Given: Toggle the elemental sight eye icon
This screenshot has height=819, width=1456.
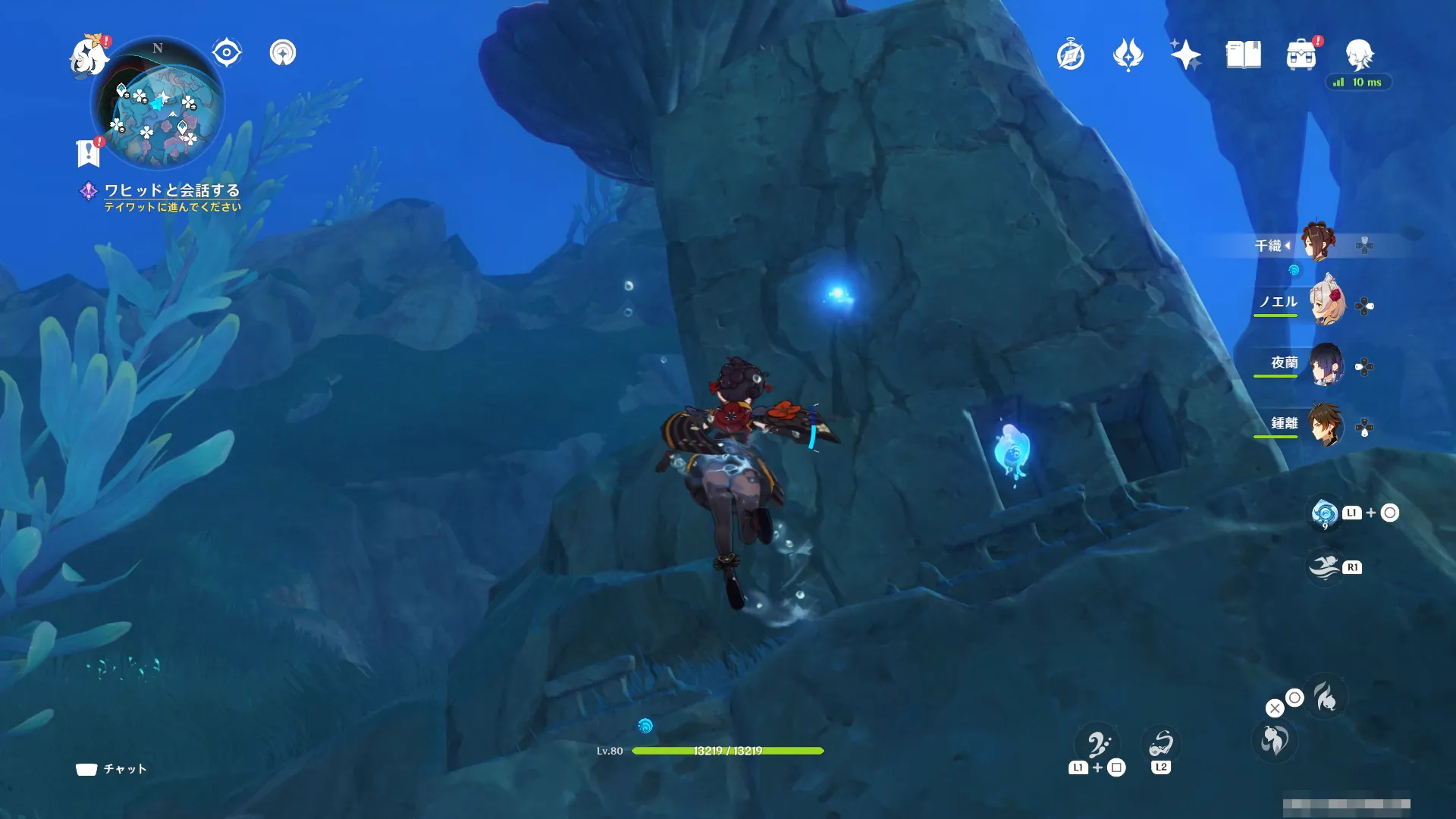Looking at the screenshot, I should (x=227, y=53).
